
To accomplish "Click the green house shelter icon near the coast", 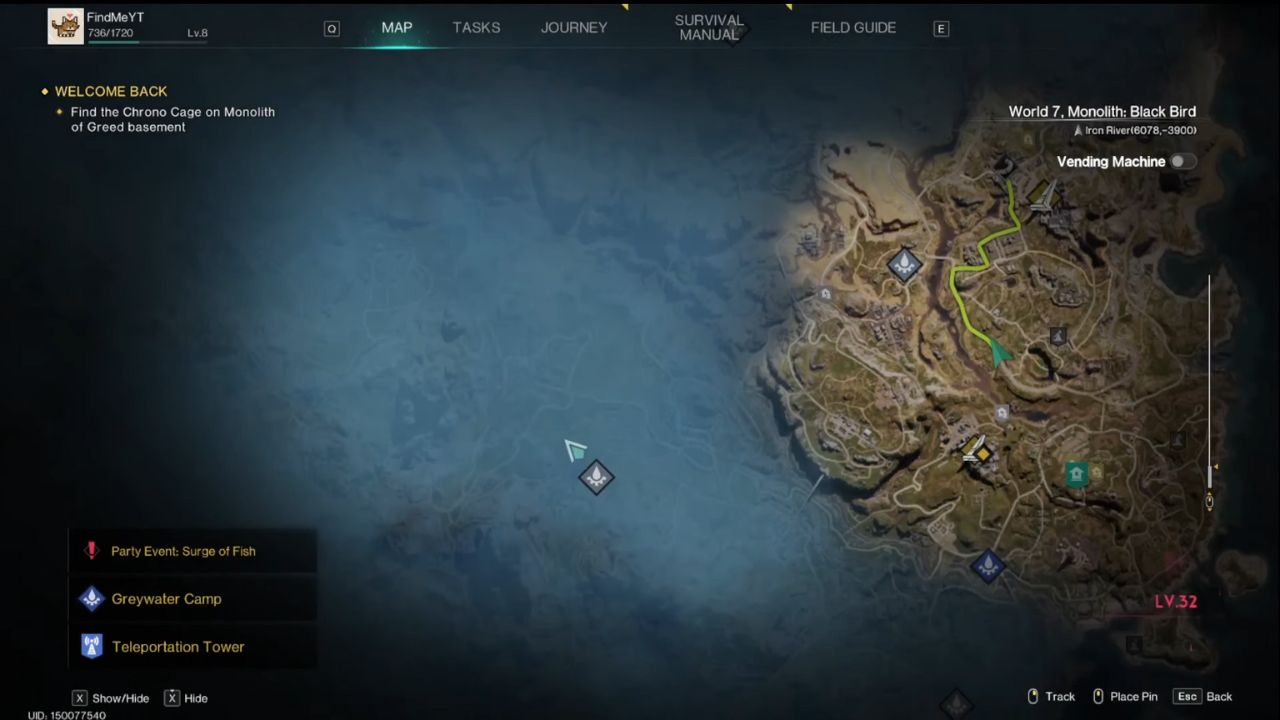I will coord(1076,473).
